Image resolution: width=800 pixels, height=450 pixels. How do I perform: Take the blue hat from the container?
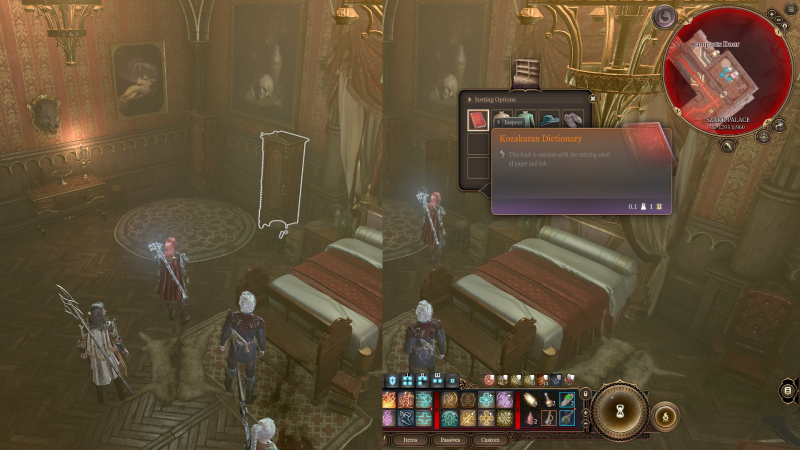550,120
